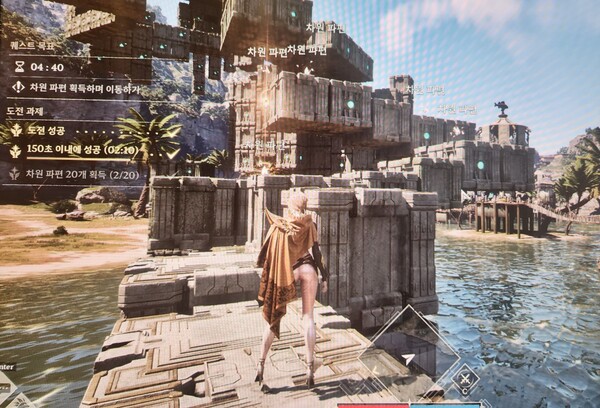Screen dimensions: 600x408
Task: Activate the crossed swords icon
Action: click(465, 379)
